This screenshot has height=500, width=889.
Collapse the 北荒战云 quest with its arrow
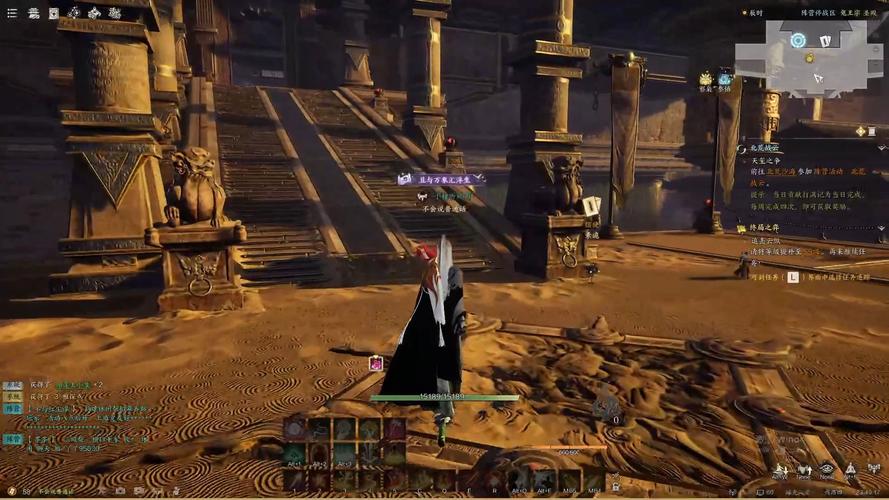coord(742,148)
